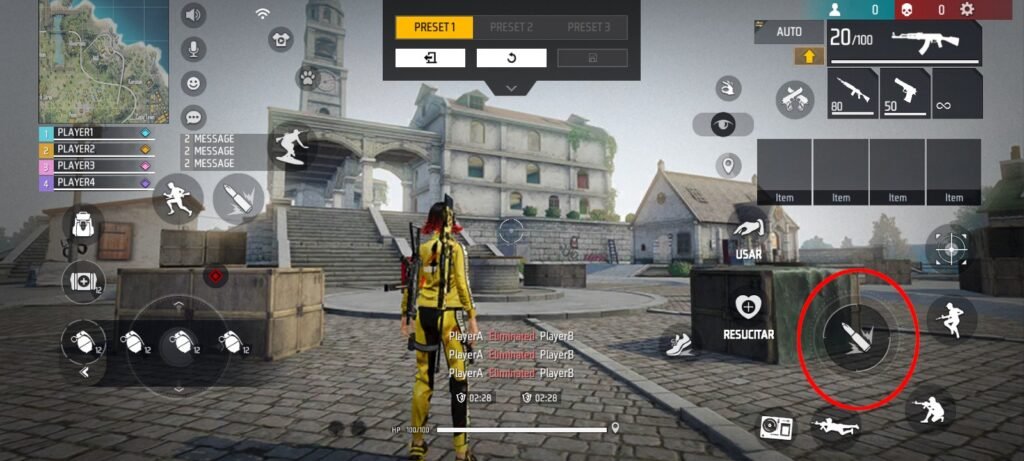Toggle the microphone icon
Image resolution: width=1024 pixels, height=461 pixels.
[193, 49]
